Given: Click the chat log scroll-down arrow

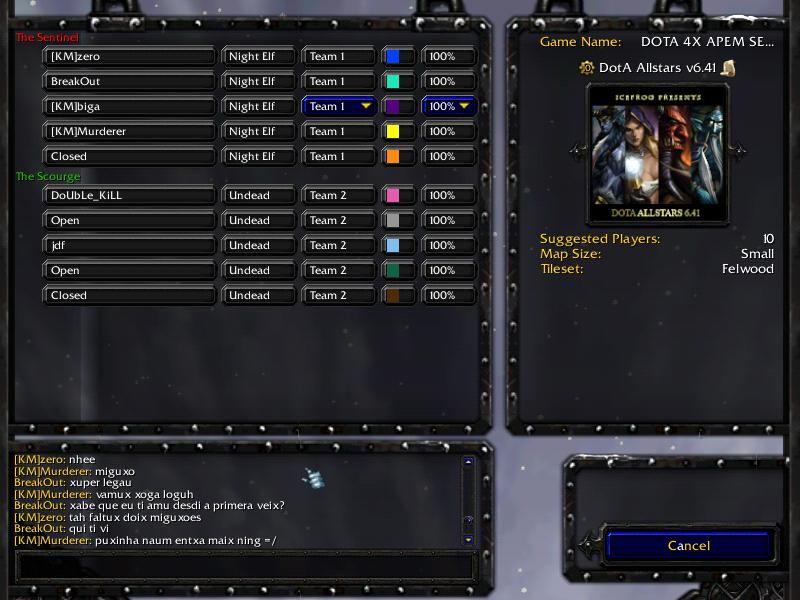Looking at the screenshot, I should point(468,539).
